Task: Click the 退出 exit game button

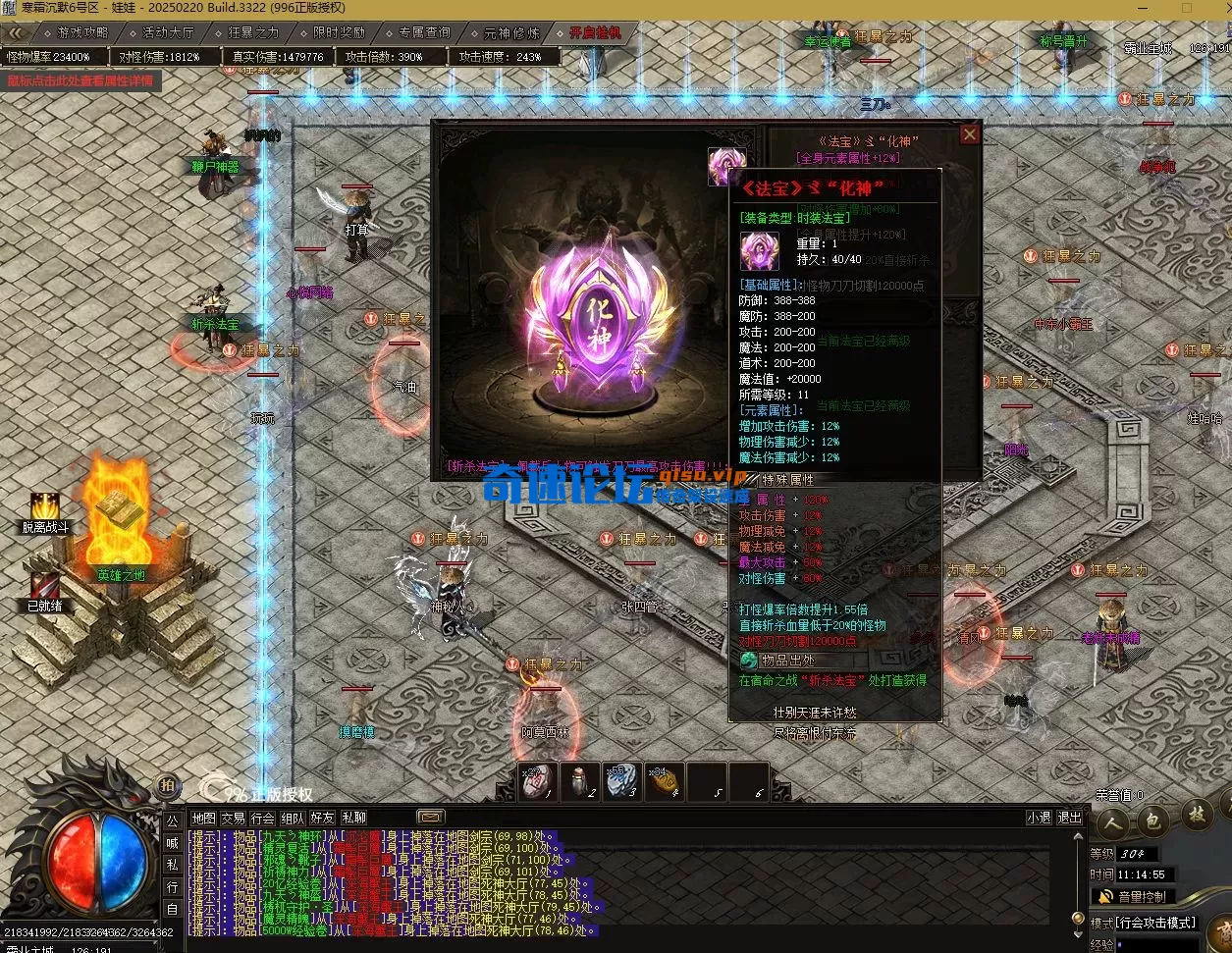Action: coord(1069,818)
